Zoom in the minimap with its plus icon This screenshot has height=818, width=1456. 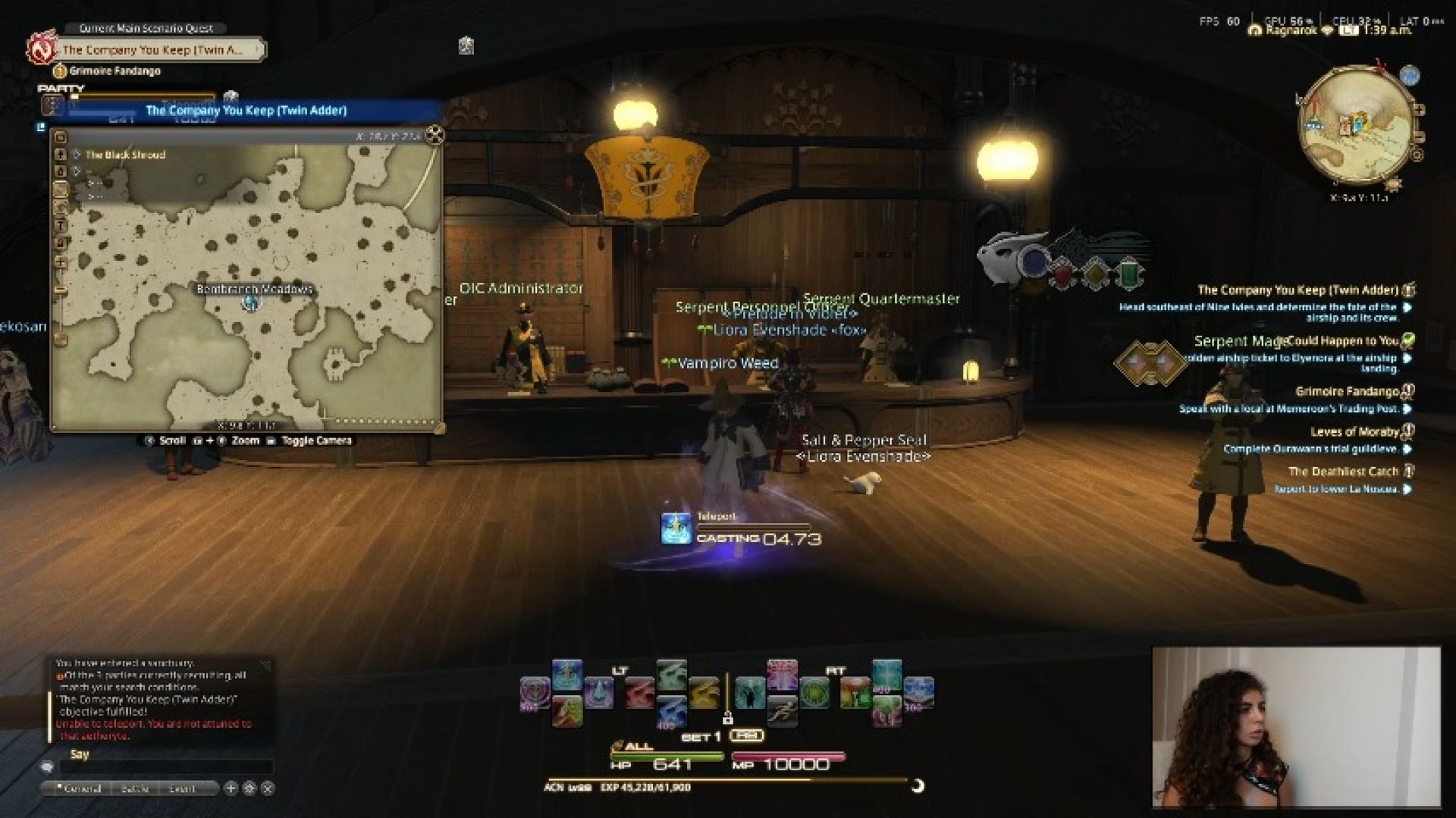coord(1420,109)
